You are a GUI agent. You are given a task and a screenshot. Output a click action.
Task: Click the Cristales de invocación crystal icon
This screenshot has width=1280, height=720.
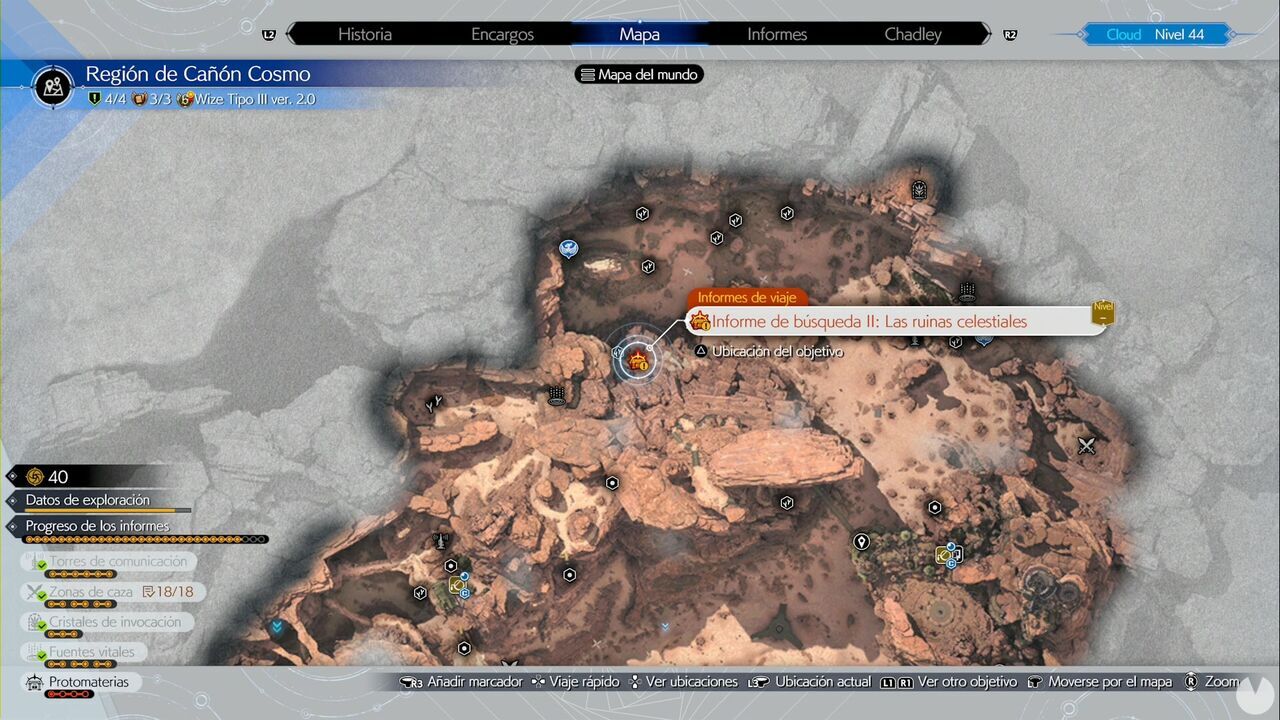coord(33,621)
